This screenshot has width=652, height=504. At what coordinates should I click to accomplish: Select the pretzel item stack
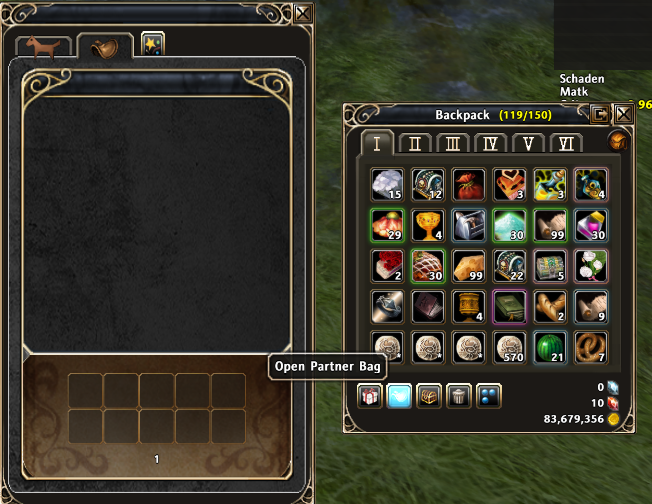pyautogui.click(x=589, y=346)
